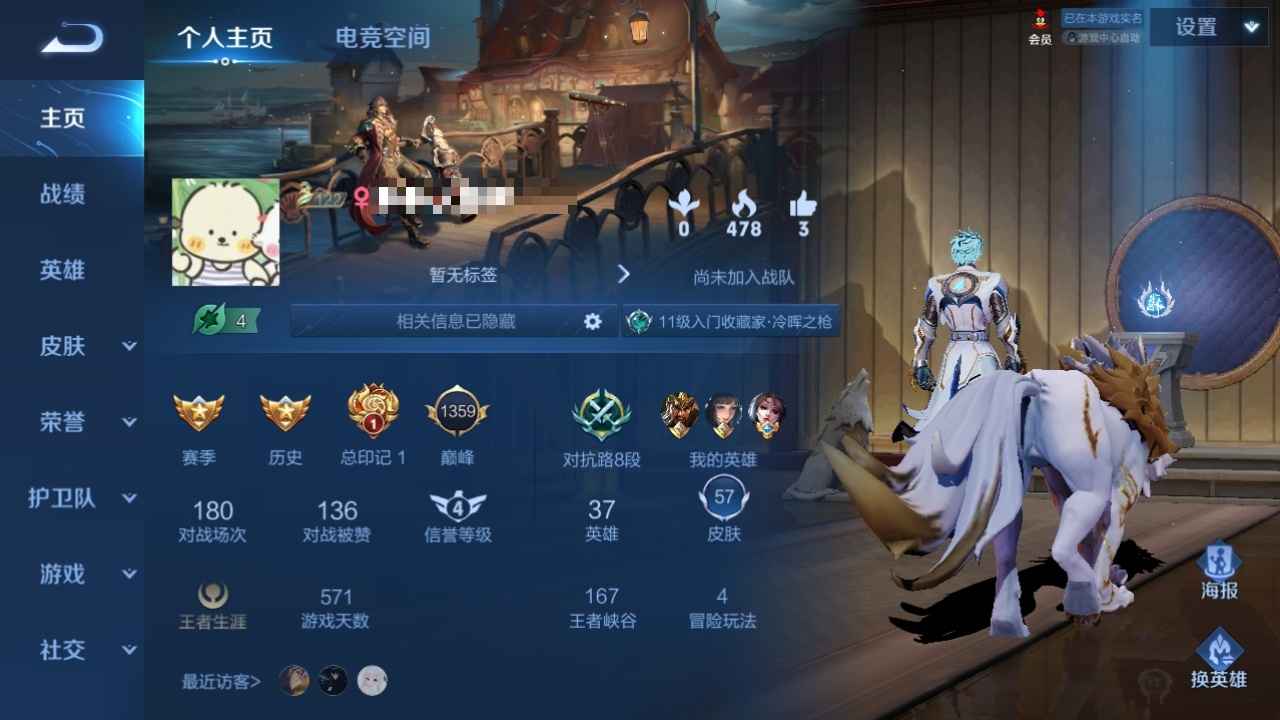Give a like with the thumbs-up icon
The image size is (1280, 720).
pyautogui.click(x=803, y=205)
